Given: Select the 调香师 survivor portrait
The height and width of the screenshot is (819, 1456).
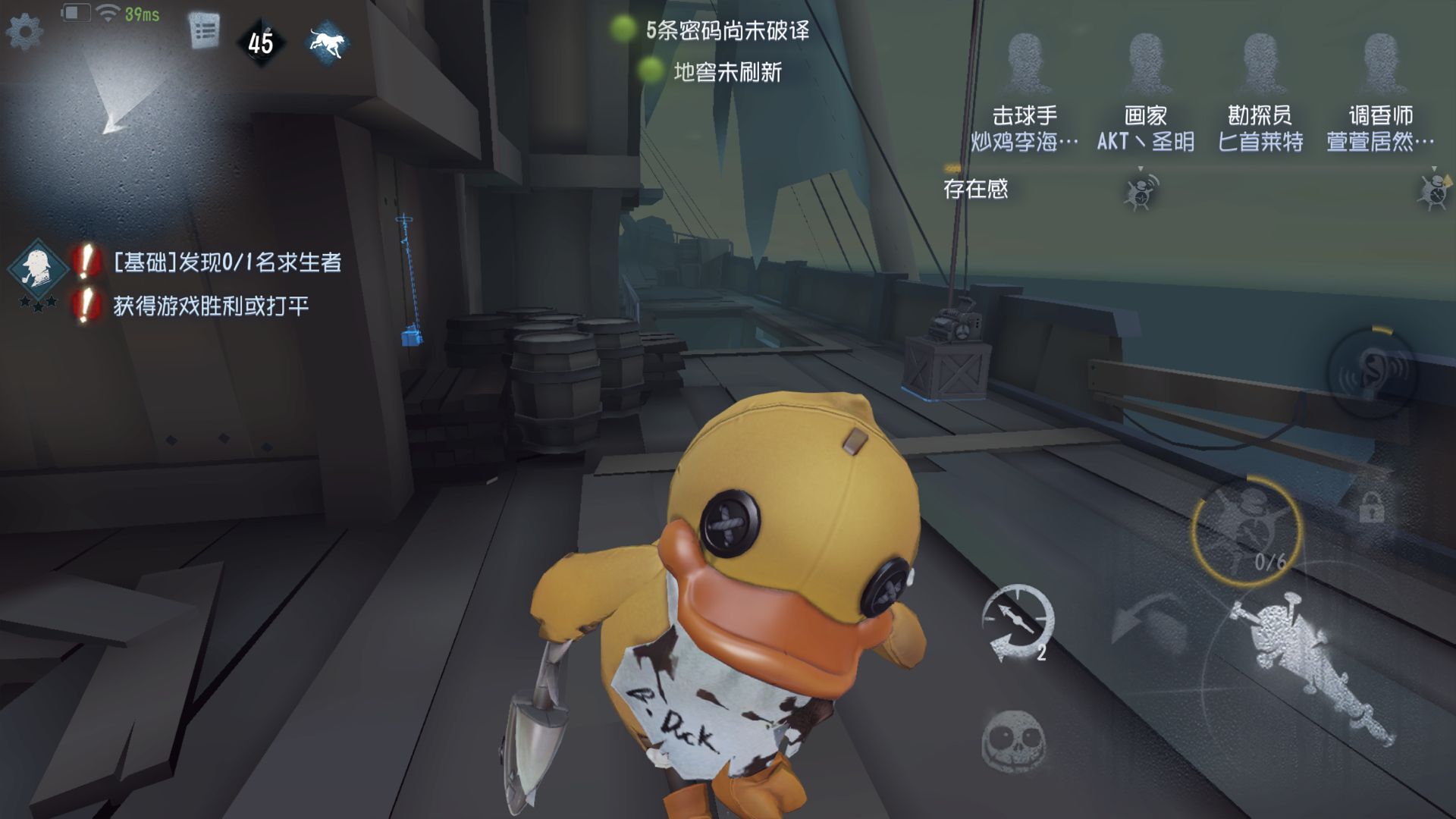Looking at the screenshot, I should point(1380,64).
